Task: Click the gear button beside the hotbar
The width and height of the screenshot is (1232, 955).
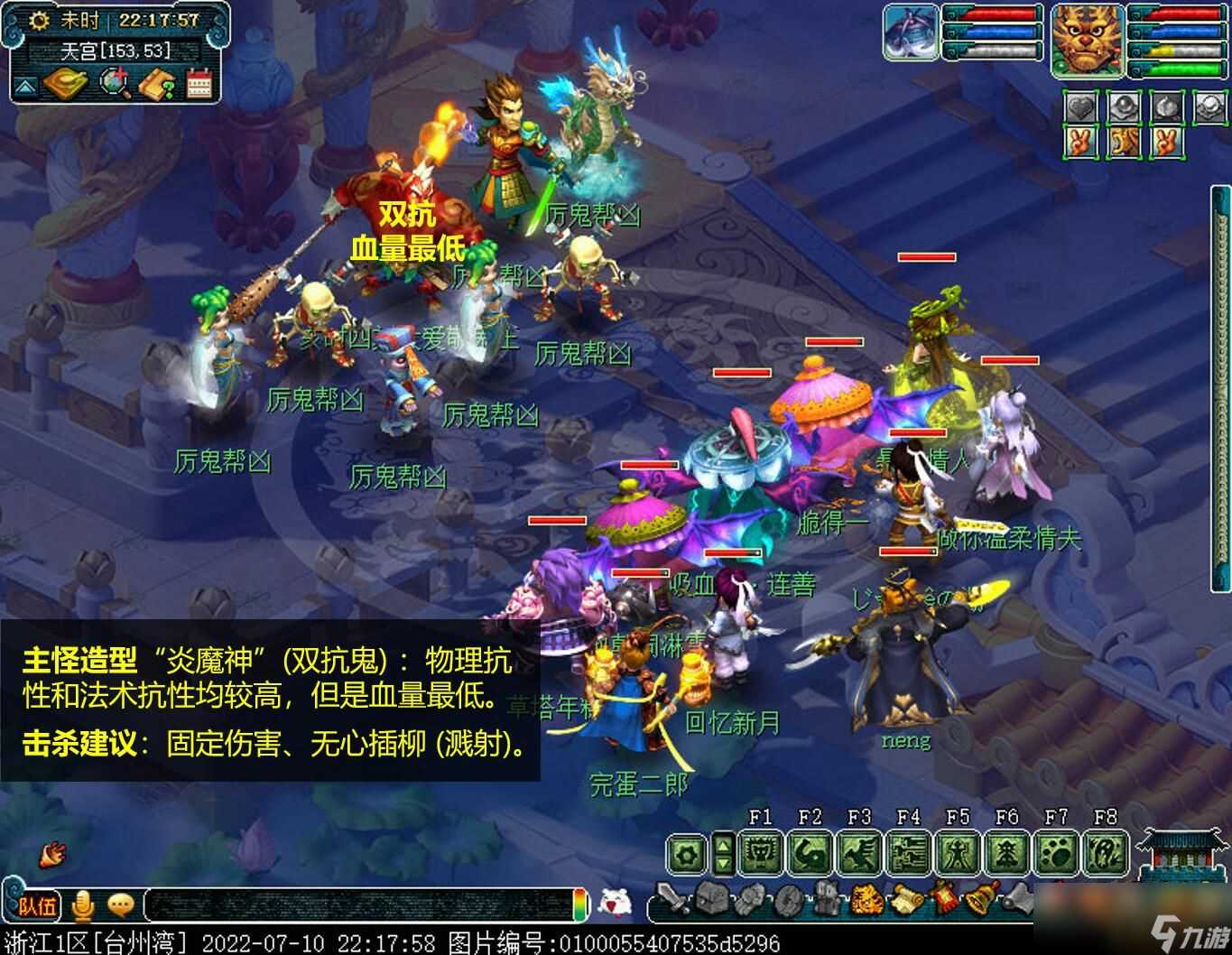Action: pyautogui.click(x=688, y=853)
